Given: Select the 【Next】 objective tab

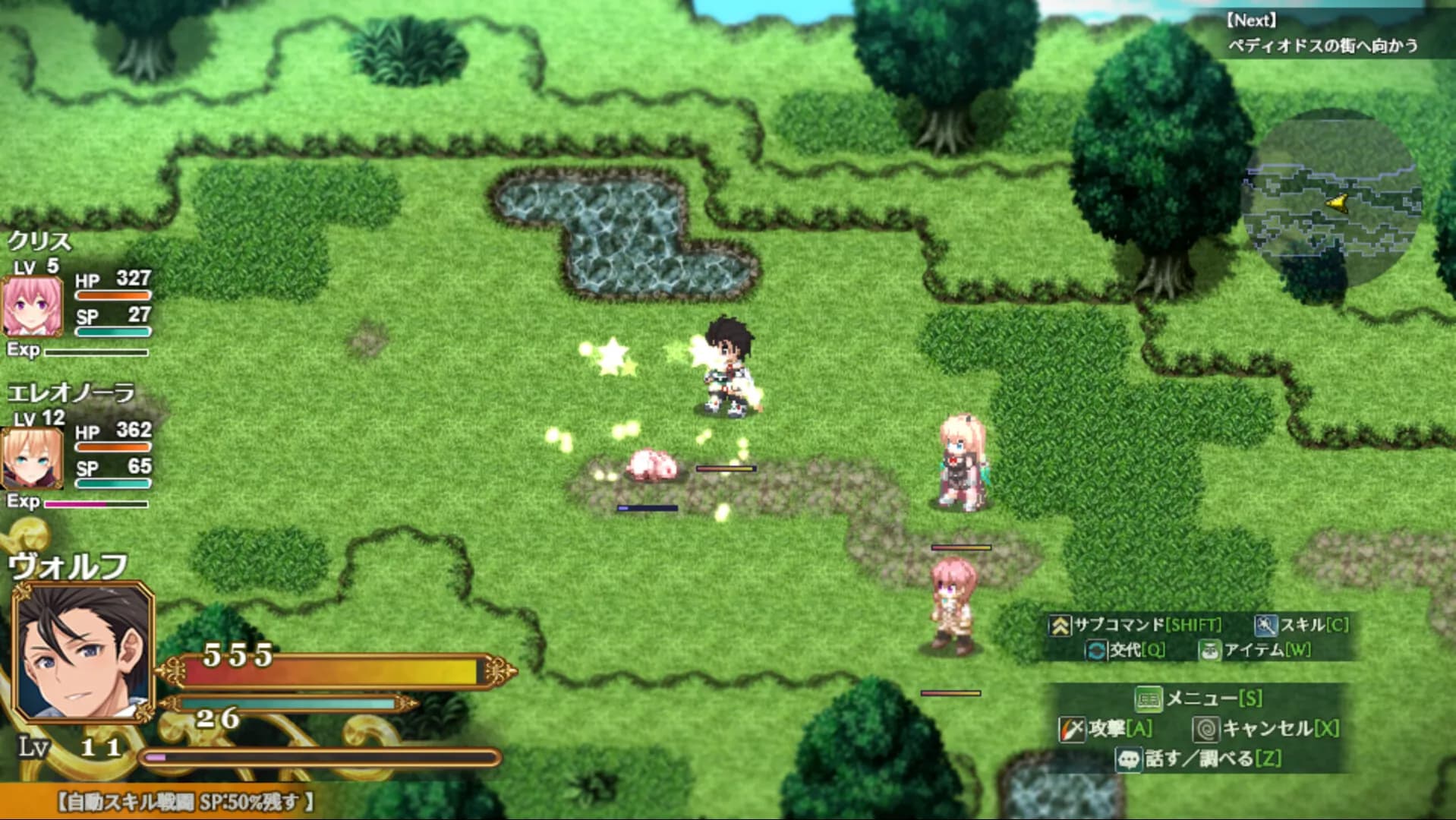Looking at the screenshot, I should pos(1250,20).
